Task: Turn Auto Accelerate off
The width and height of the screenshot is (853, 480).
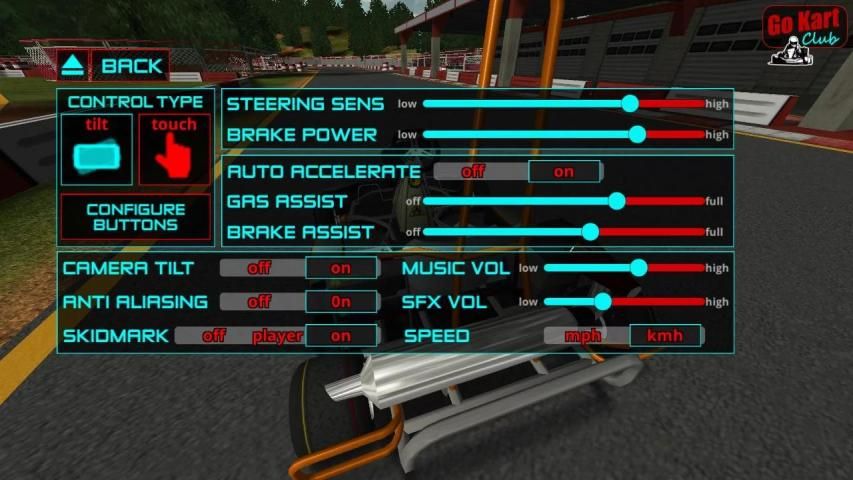Action: point(473,171)
